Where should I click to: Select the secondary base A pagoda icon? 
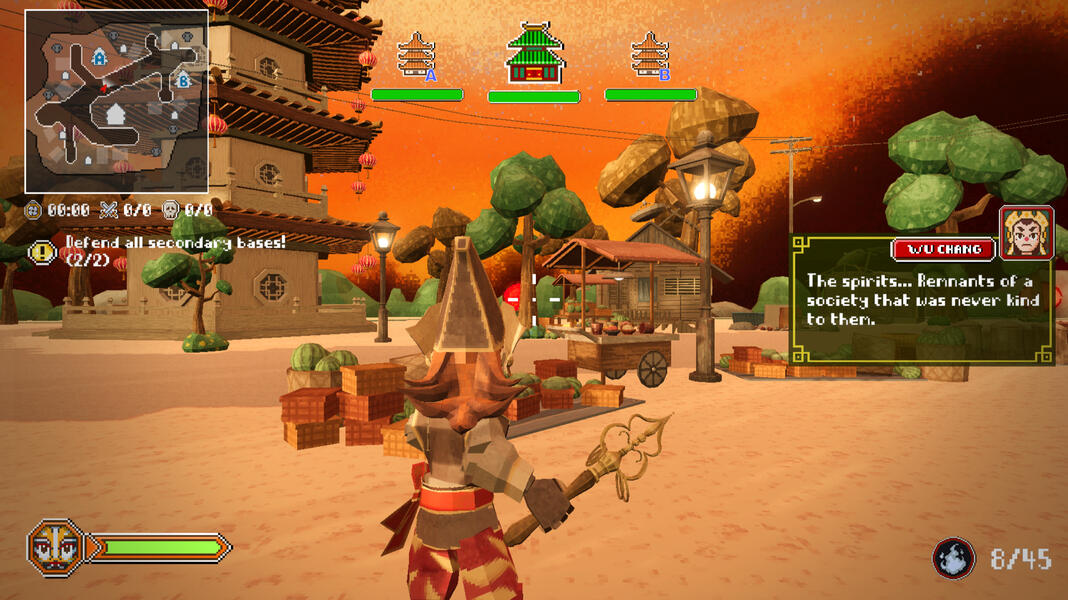click(x=416, y=56)
